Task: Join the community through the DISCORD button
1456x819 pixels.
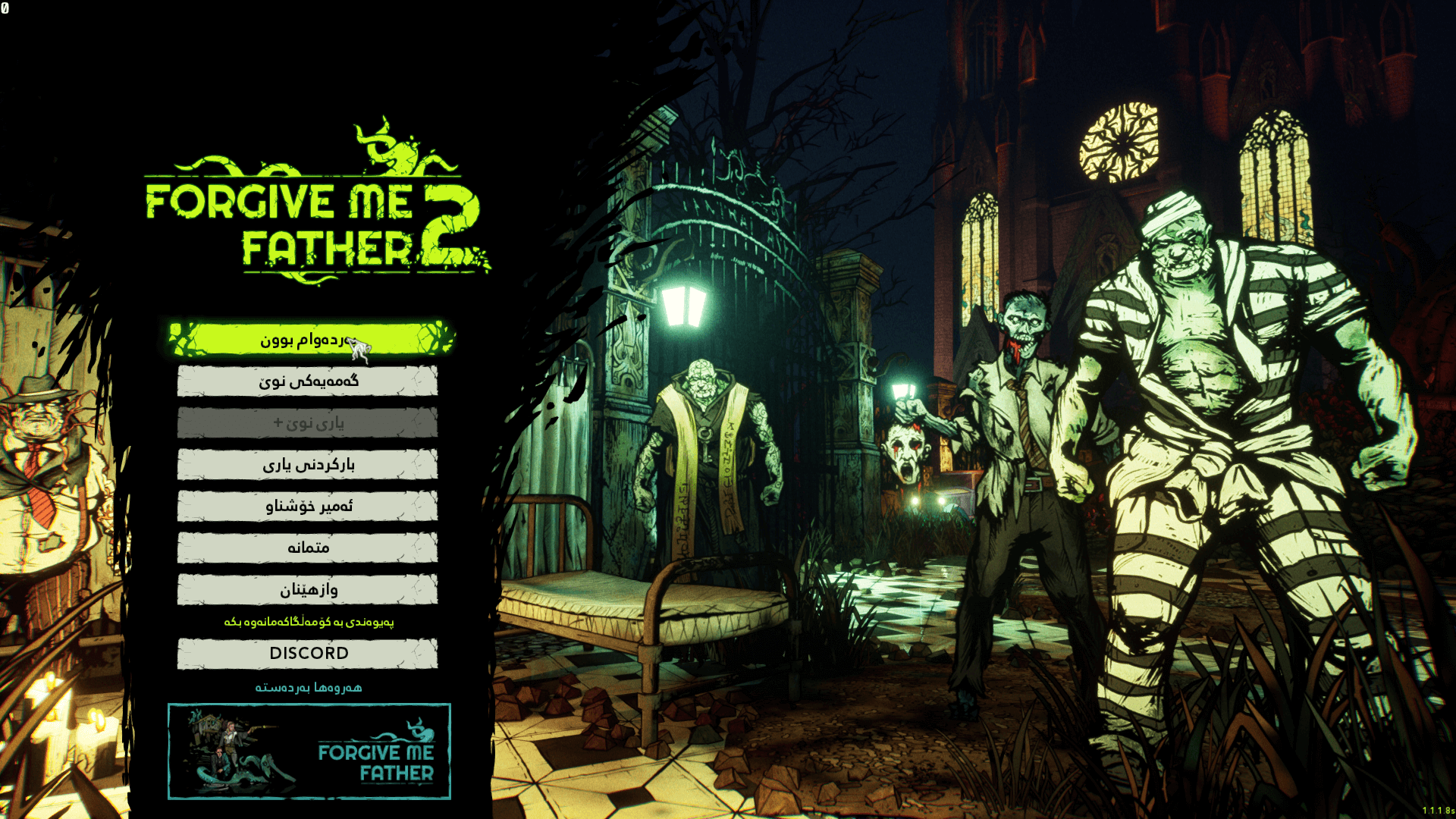Action: click(x=307, y=652)
